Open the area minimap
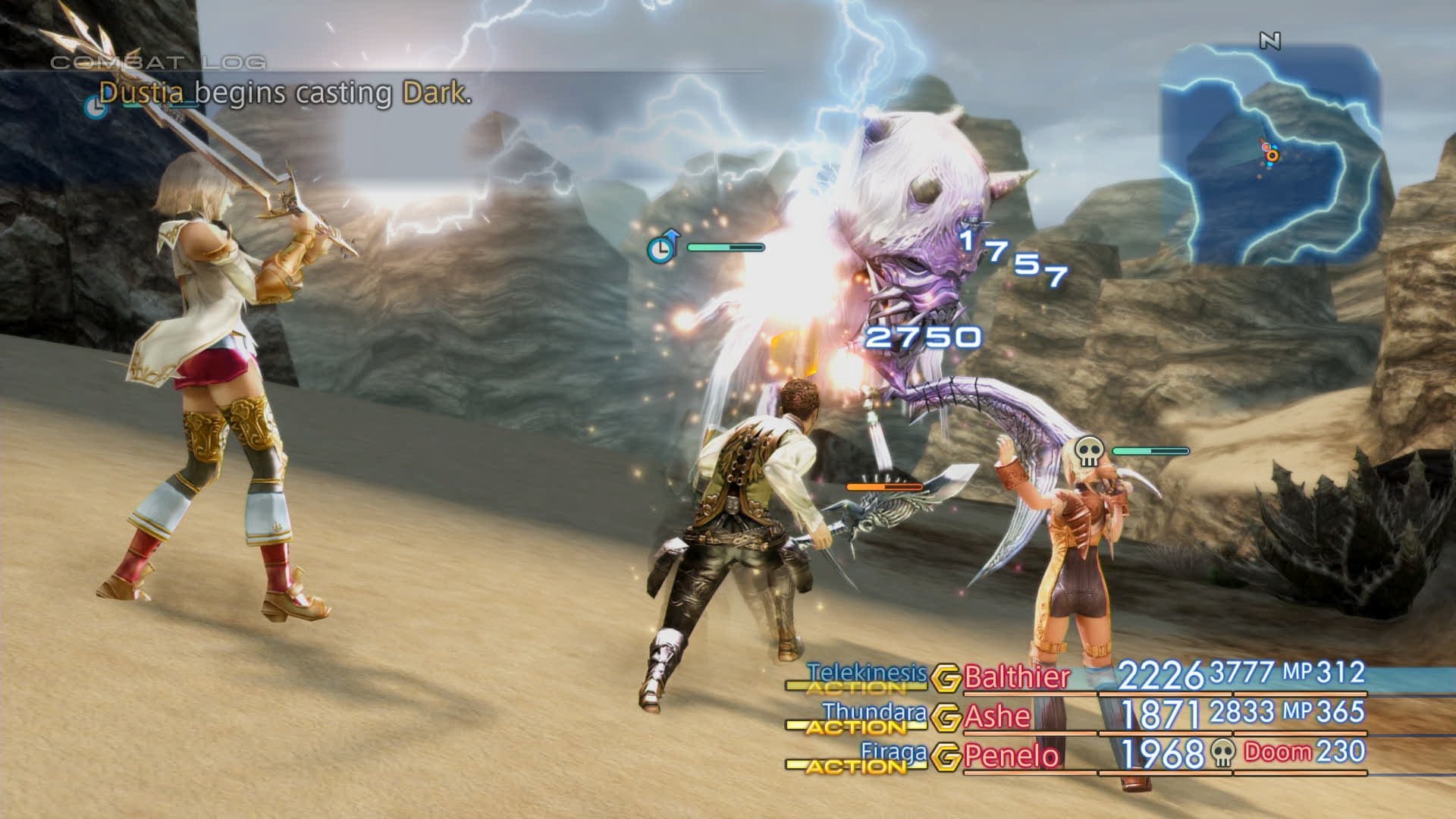1456x819 pixels. coord(1270,155)
